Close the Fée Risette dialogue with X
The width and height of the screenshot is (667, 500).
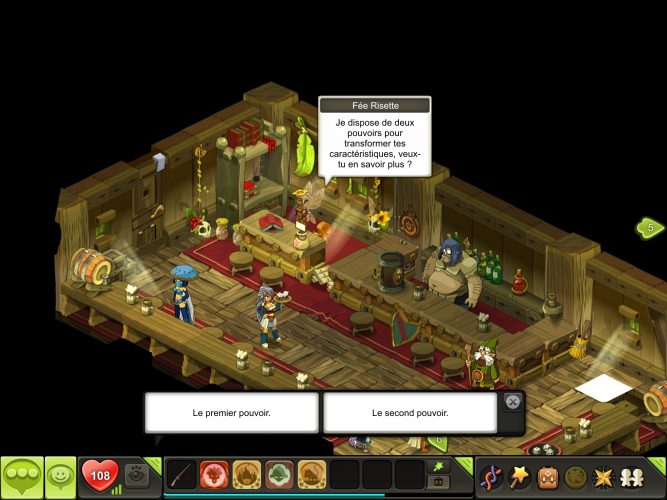[x=512, y=402]
